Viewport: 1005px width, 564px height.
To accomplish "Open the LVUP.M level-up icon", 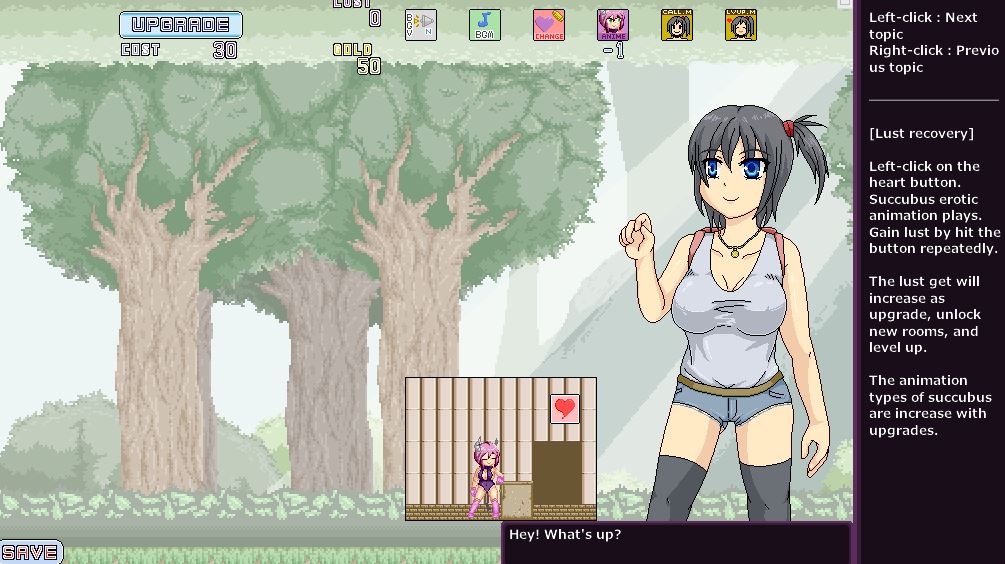I will [740, 25].
